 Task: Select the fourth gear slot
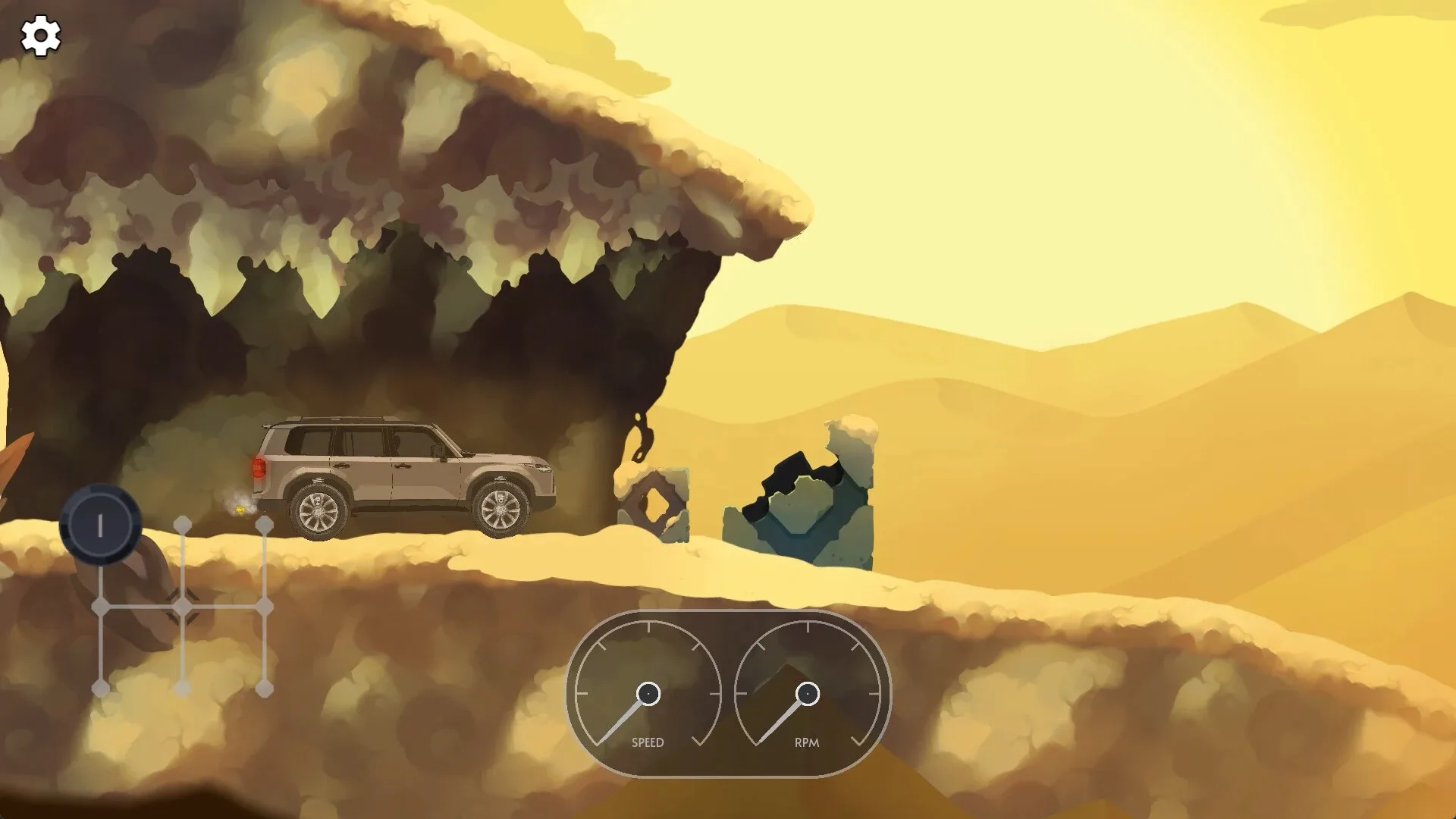pos(182,690)
